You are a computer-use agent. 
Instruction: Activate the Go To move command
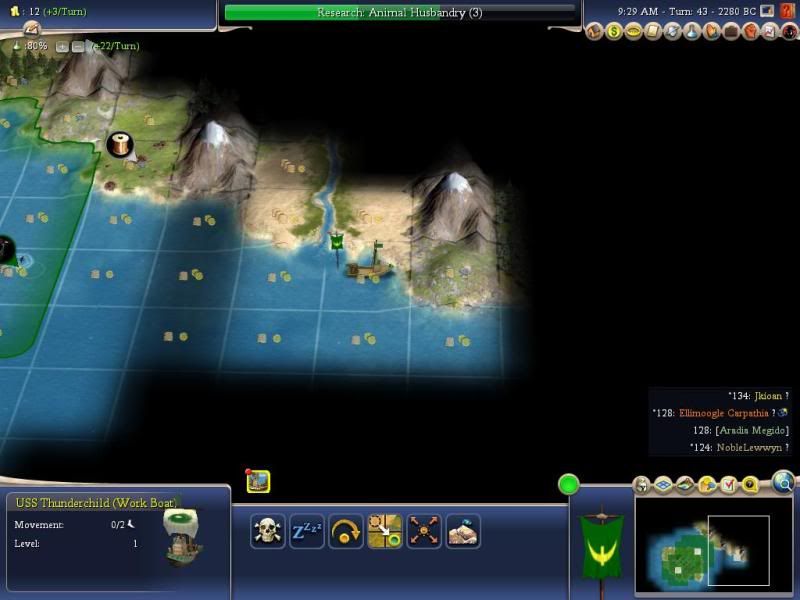tap(384, 530)
